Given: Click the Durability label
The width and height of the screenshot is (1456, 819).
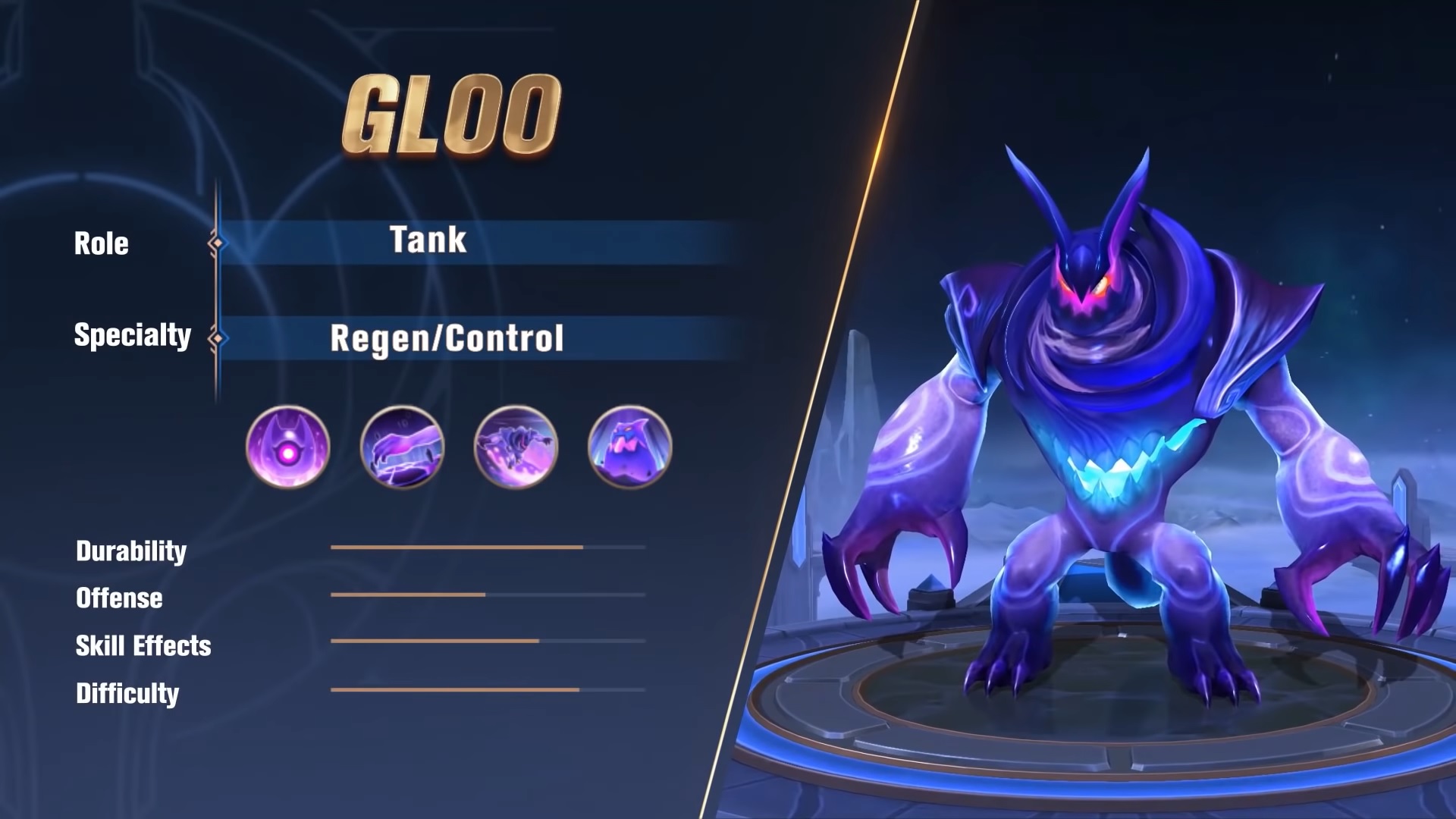Looking at the screenshot, I should pos(130,551).
